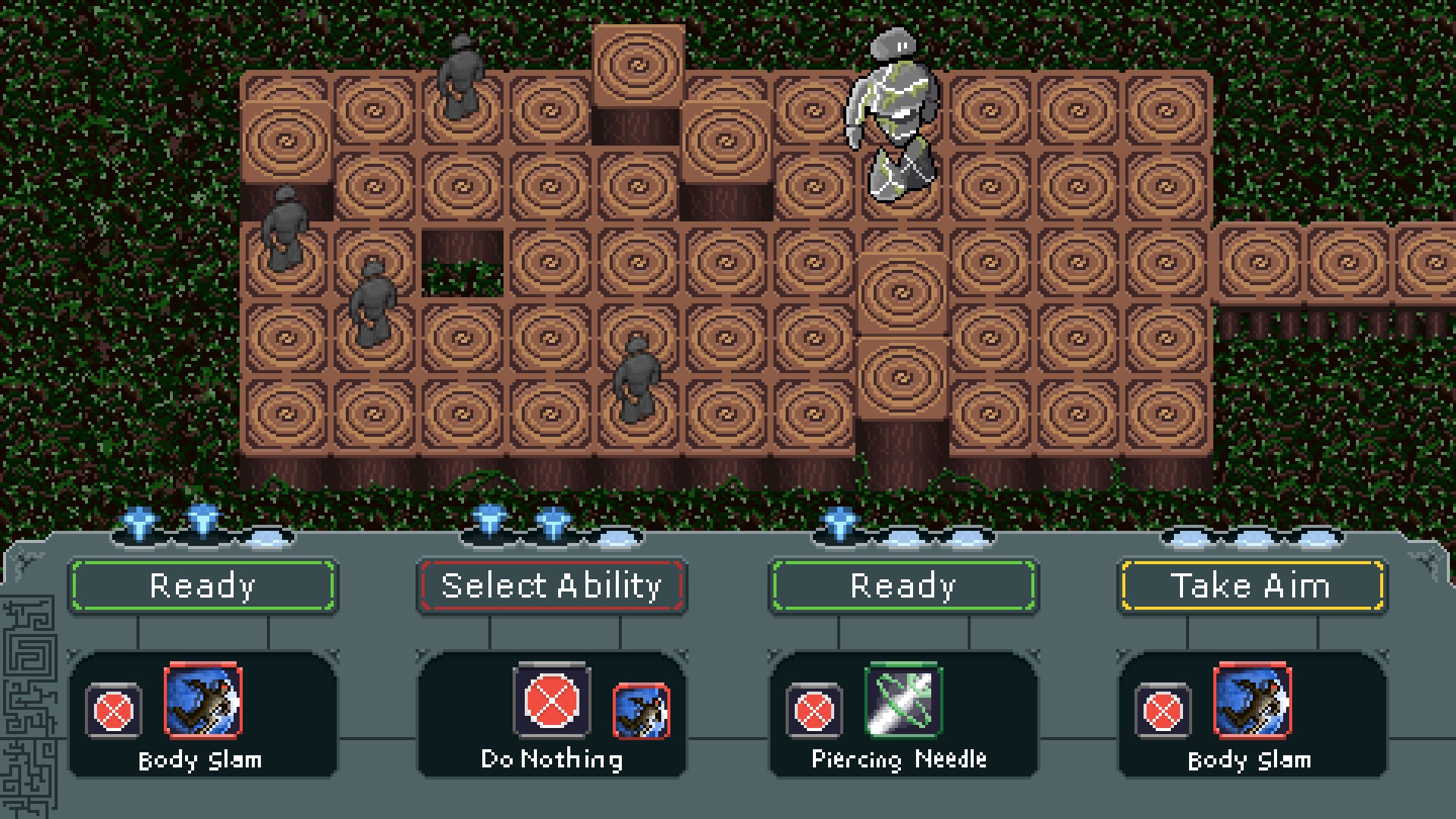The height and width of the screenshot is (819, 1456).
Task: Pick the small Body Slam icon beside Do Nothing
Action: tap(641, 711)
